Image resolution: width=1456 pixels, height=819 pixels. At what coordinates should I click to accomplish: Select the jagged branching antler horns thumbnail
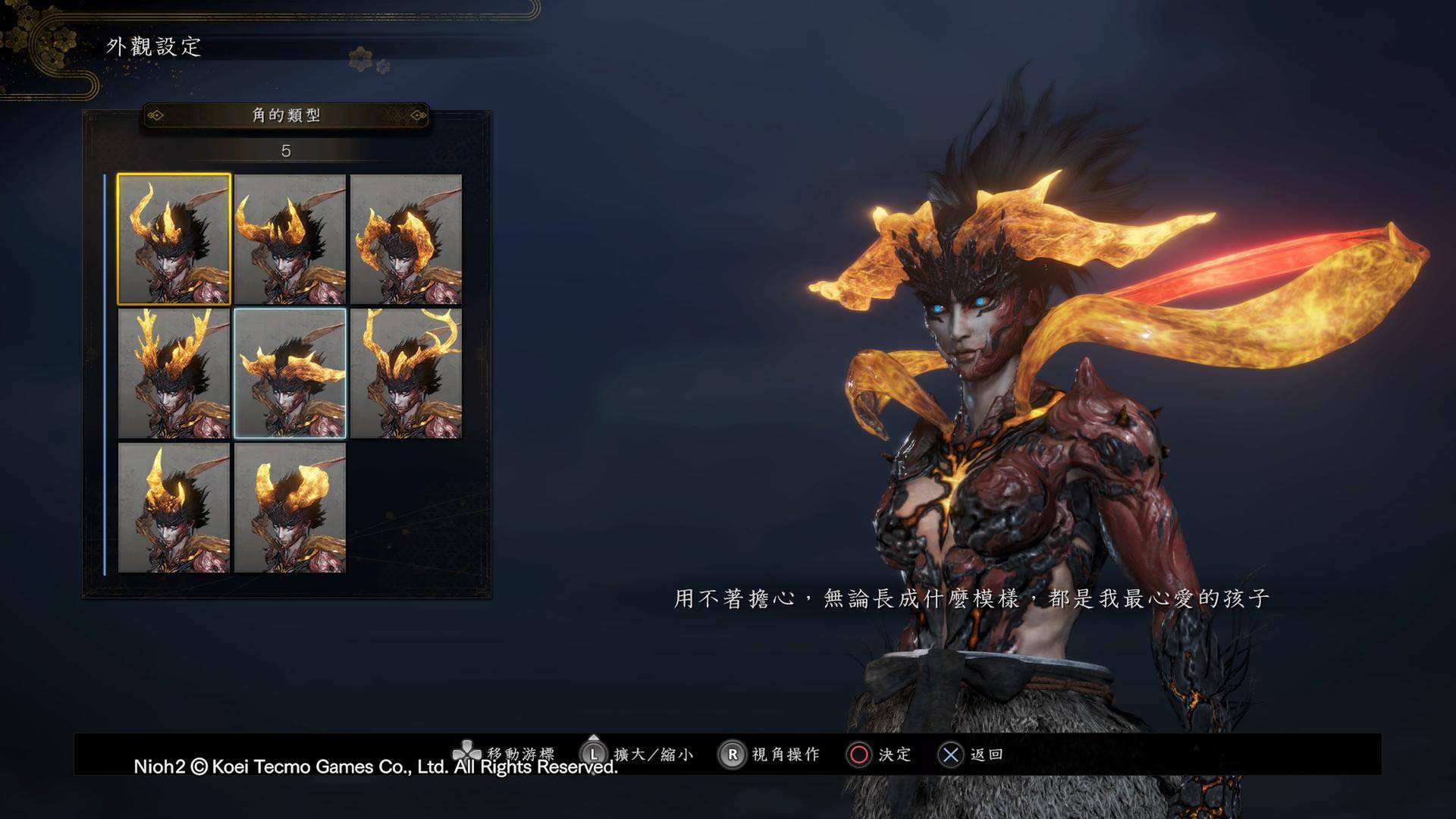(x=174, y=373)
